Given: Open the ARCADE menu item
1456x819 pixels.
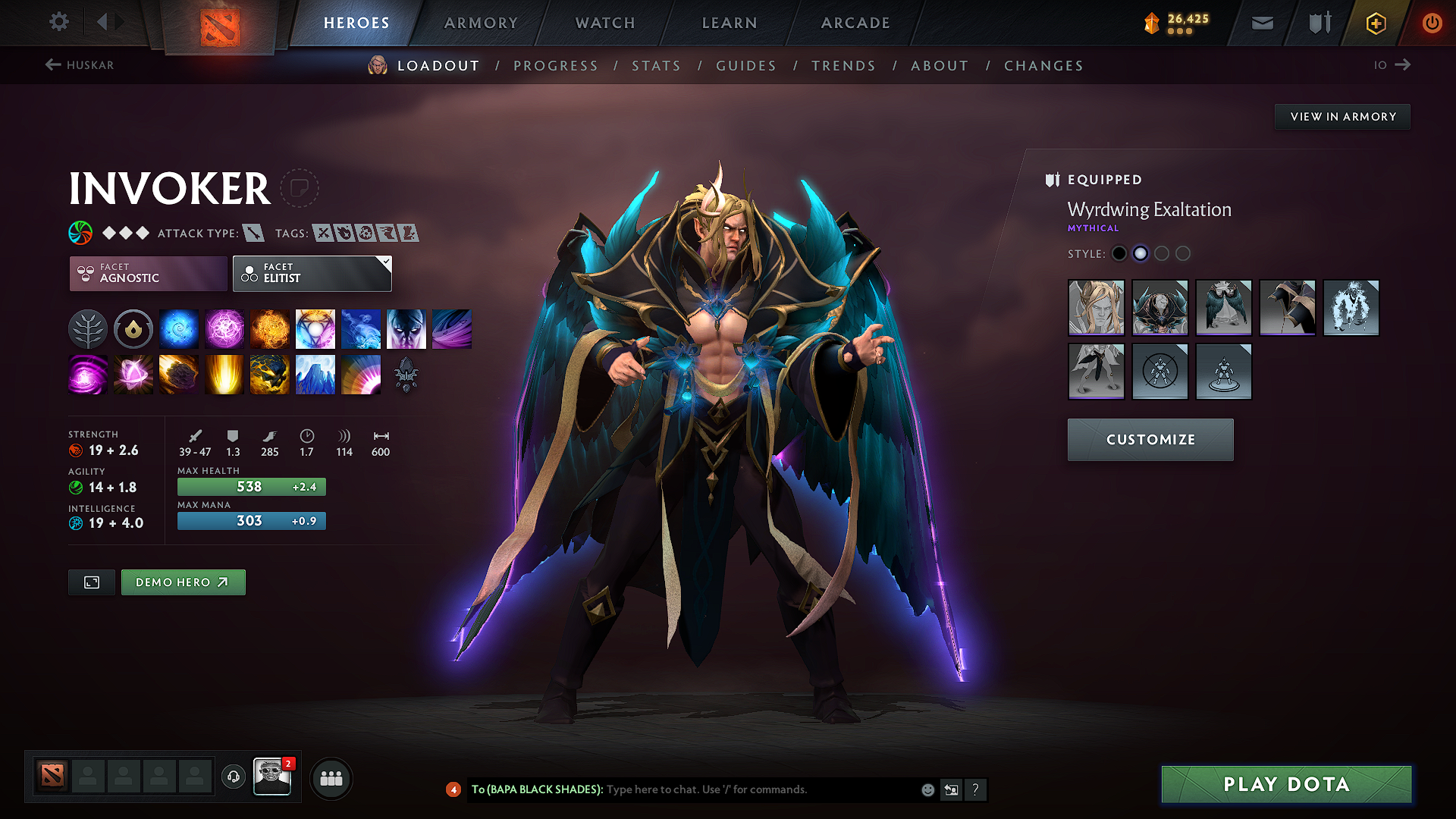Looking at the screenshot, I should [x=855, y=23].
